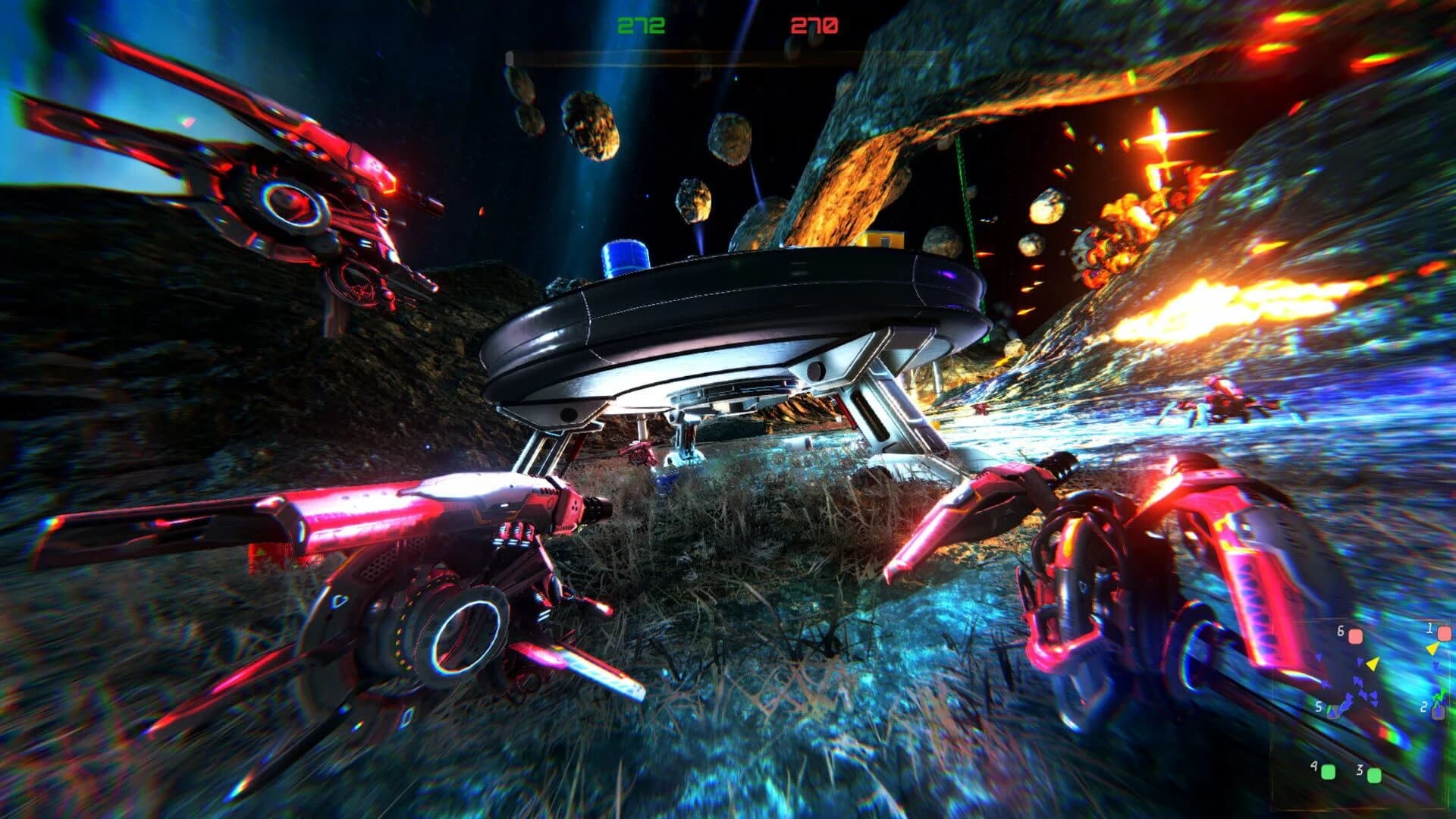Click the upper yellow arrow near point 1
Image resolution: width=1456 pixels, height=819 pixels.
tap(1432, 649)
